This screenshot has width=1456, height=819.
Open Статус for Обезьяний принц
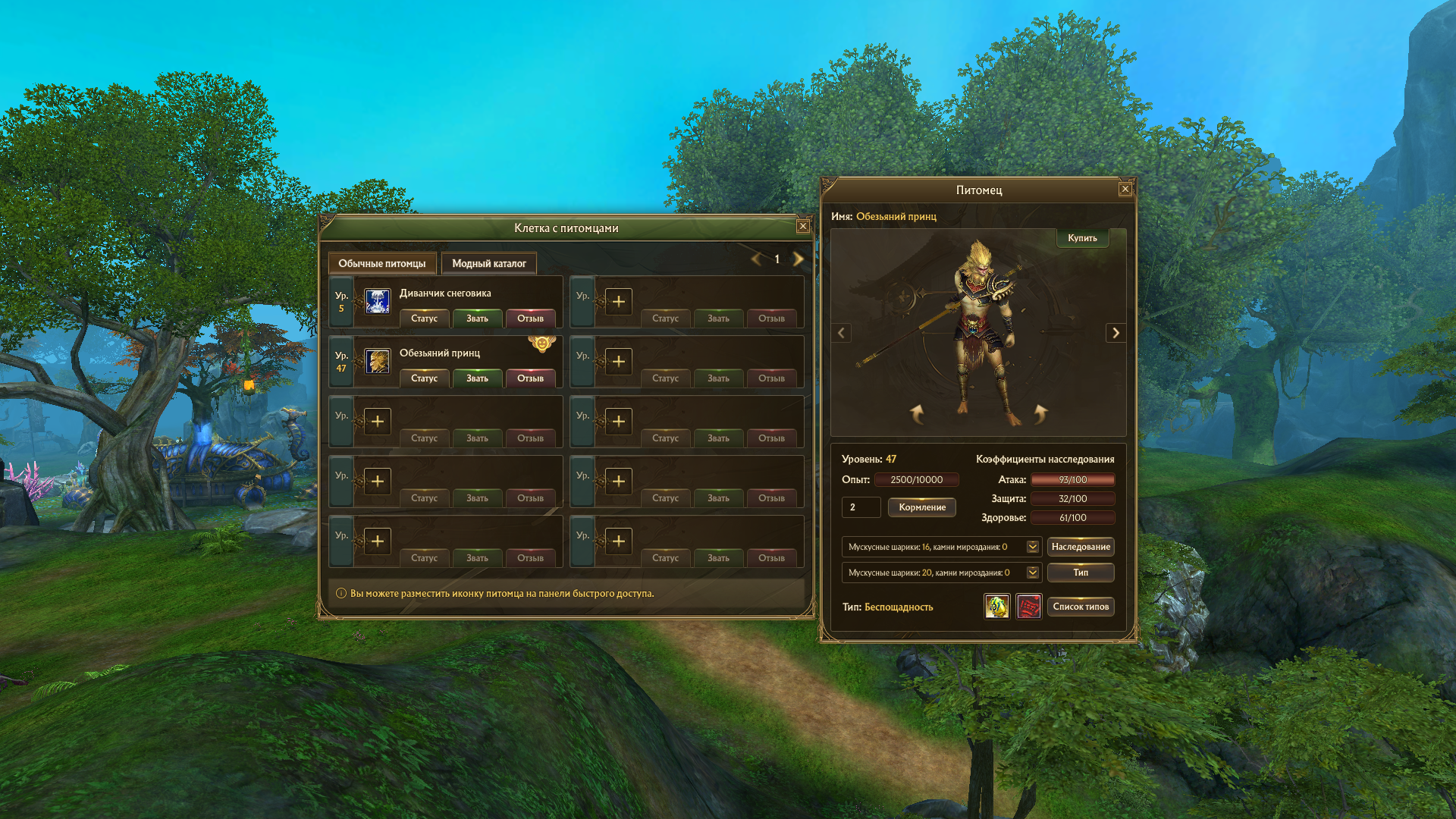[424, 378]
